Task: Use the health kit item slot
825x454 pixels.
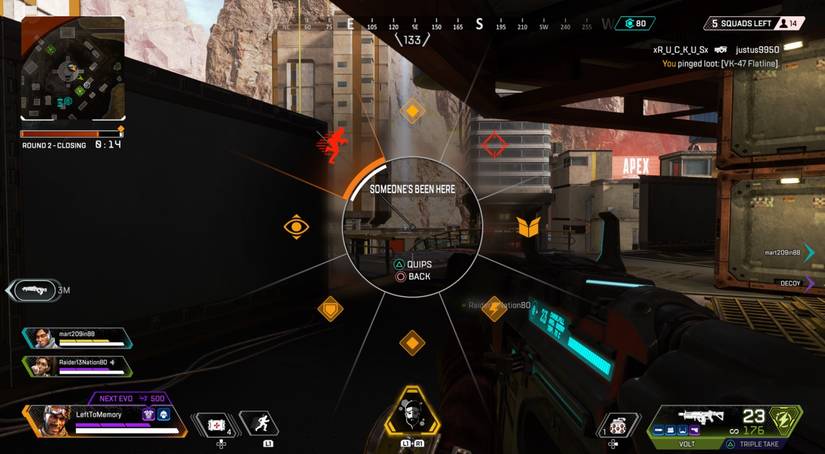Action: [218, 425]
